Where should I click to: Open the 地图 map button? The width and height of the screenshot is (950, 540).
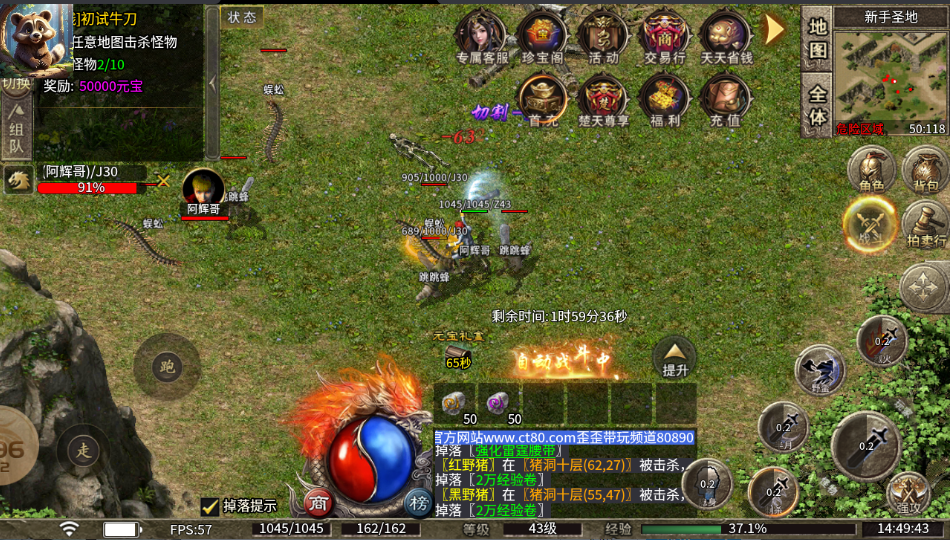[818, 39]
